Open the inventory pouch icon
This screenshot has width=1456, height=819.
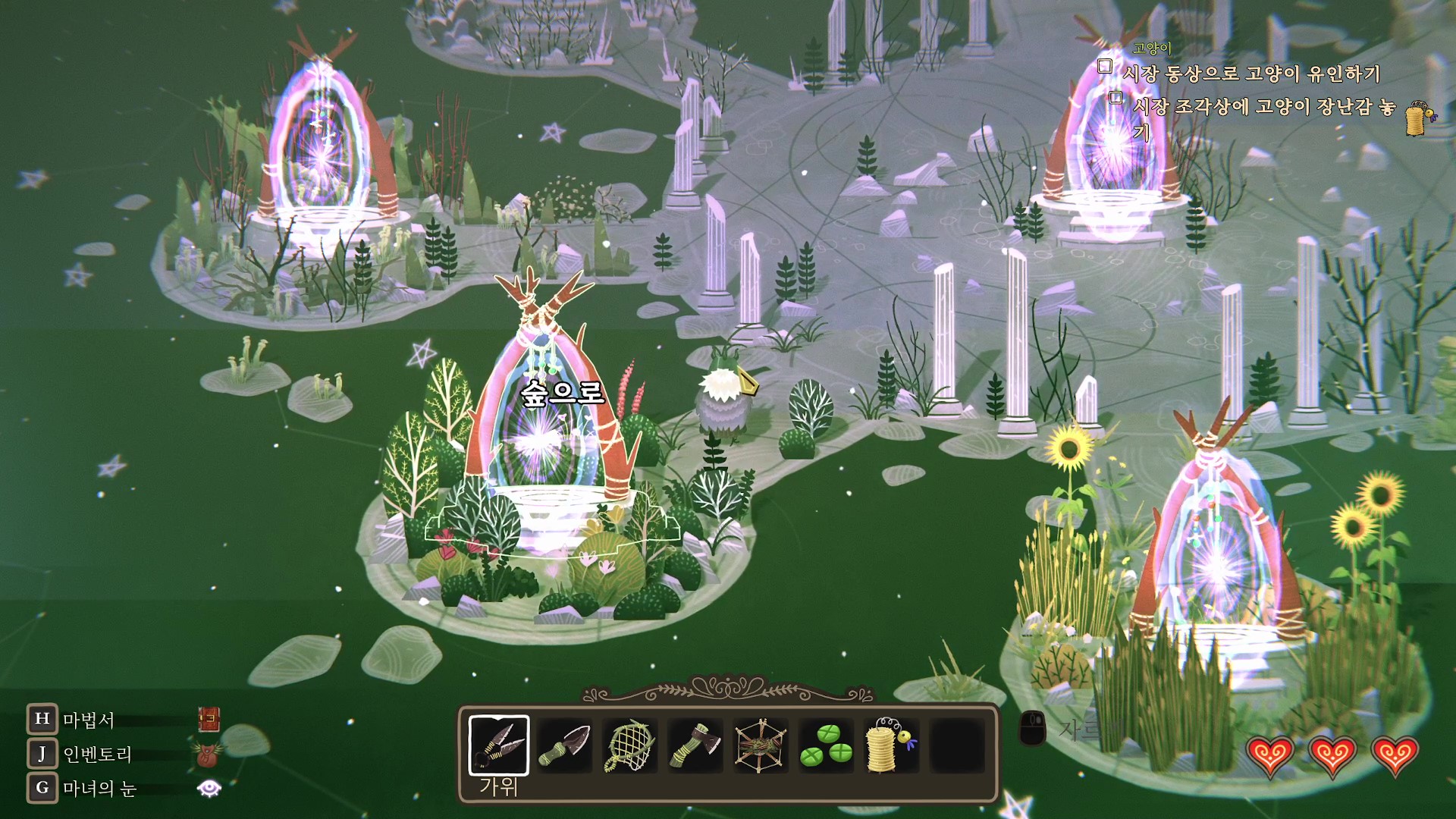(209, 754)
